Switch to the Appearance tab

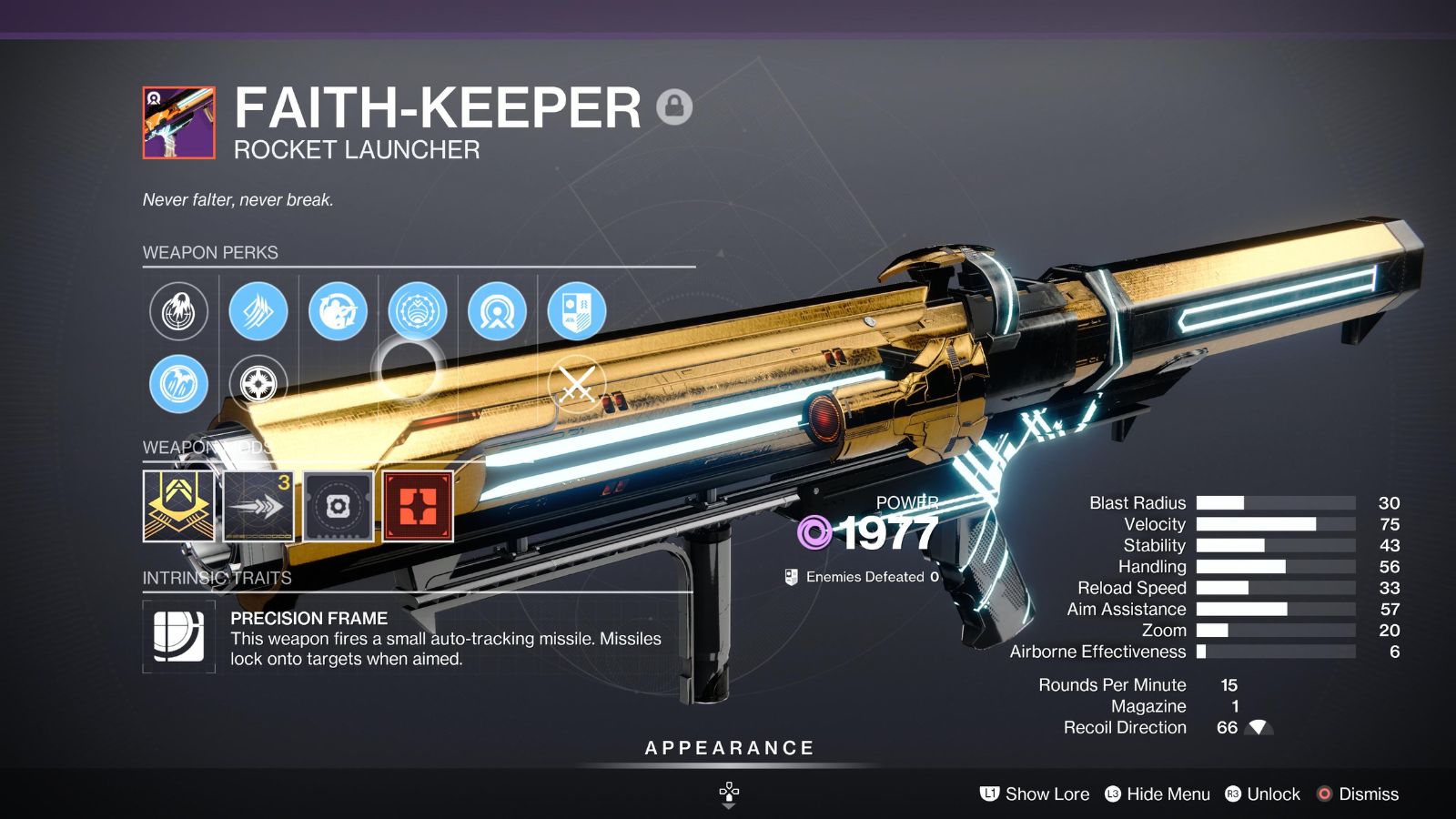(x=728, y=748)
